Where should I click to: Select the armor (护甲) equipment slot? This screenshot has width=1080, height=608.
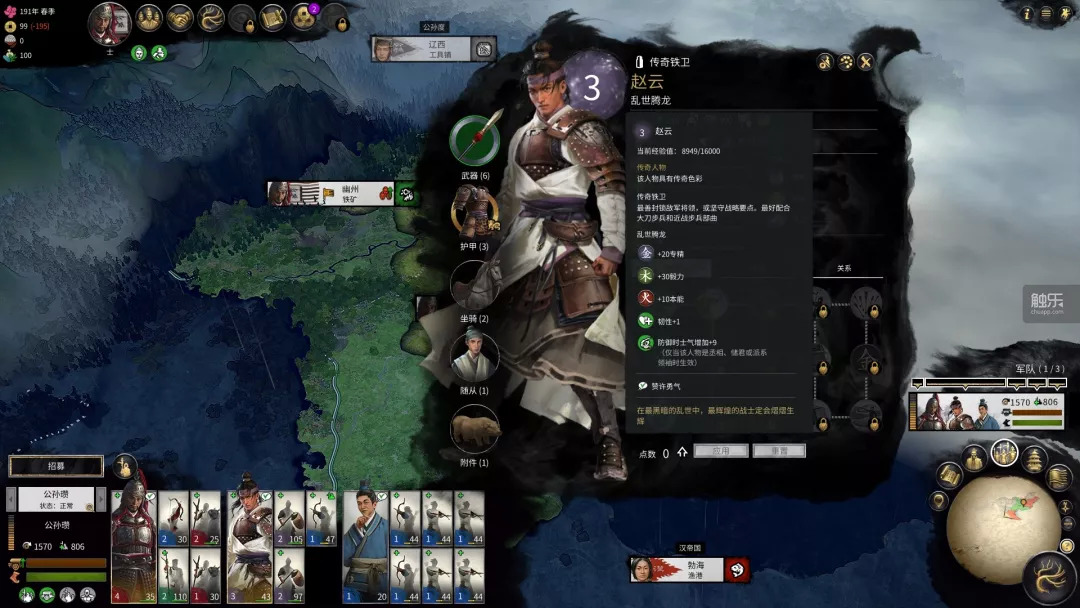pyautogui.click(x=475, y=212)
